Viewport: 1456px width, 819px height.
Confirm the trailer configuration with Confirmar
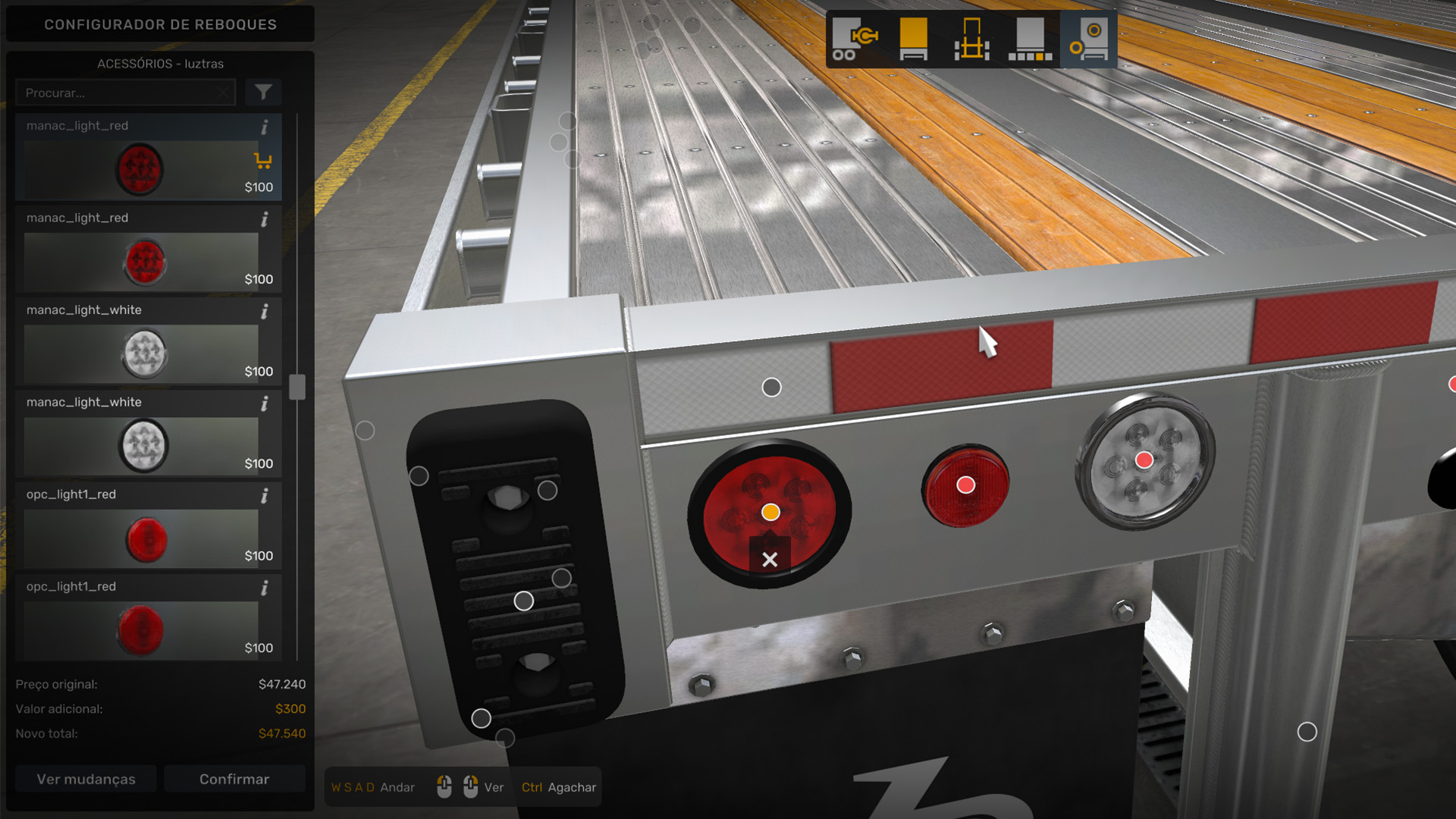pyautogui.click(x=234, y=779)
